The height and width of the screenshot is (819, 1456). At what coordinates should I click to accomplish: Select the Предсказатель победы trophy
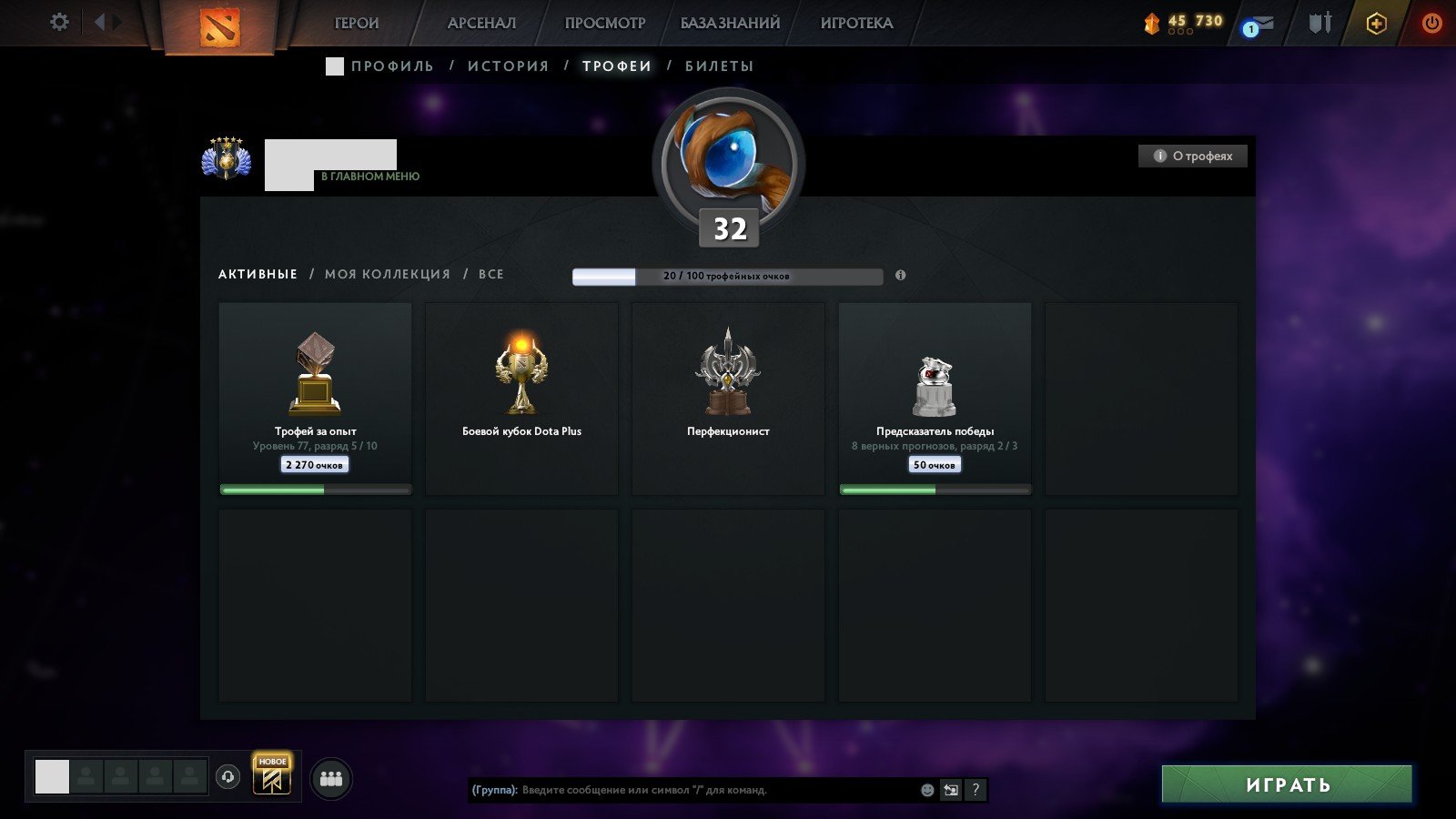[x=935, y=398]
